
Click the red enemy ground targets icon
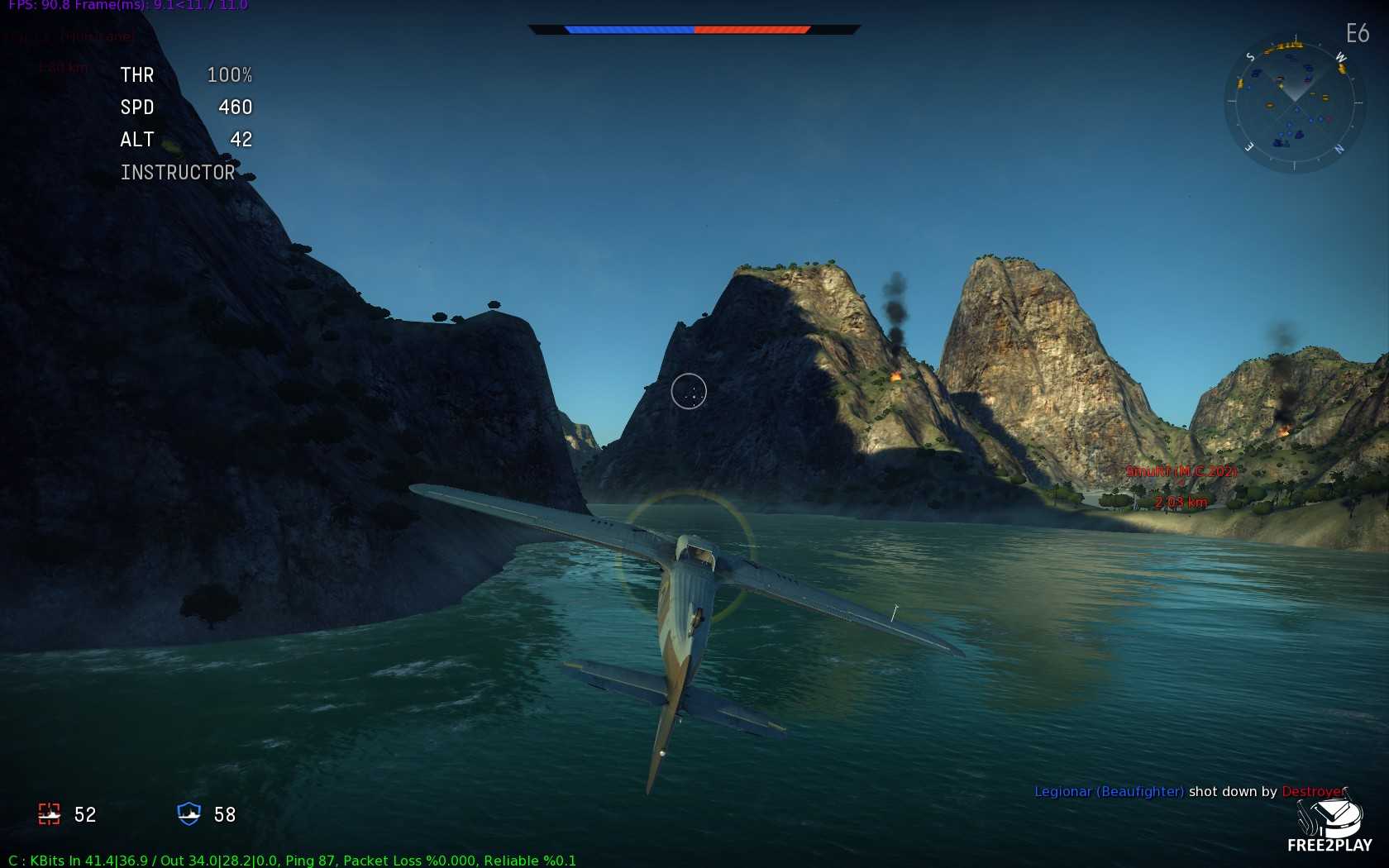[x=50, y=814]
